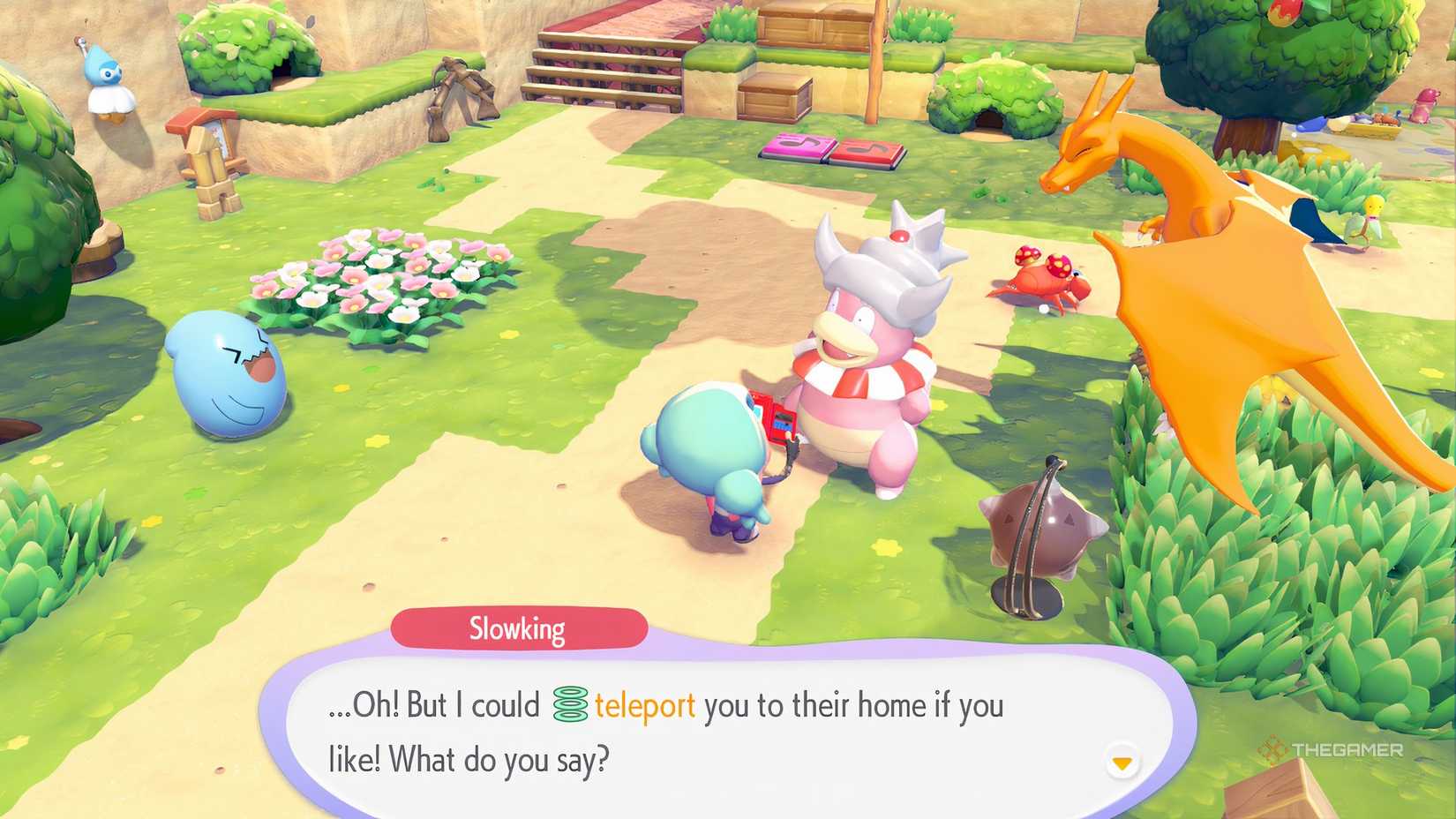This screenshot has height=819, width=1456.
Task: Click the Slowking name banner
Action: click(516, 628)
